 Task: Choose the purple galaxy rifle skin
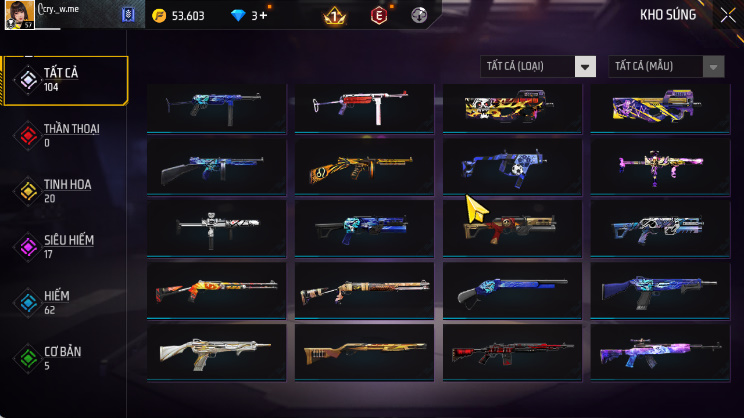coord(660,351)
